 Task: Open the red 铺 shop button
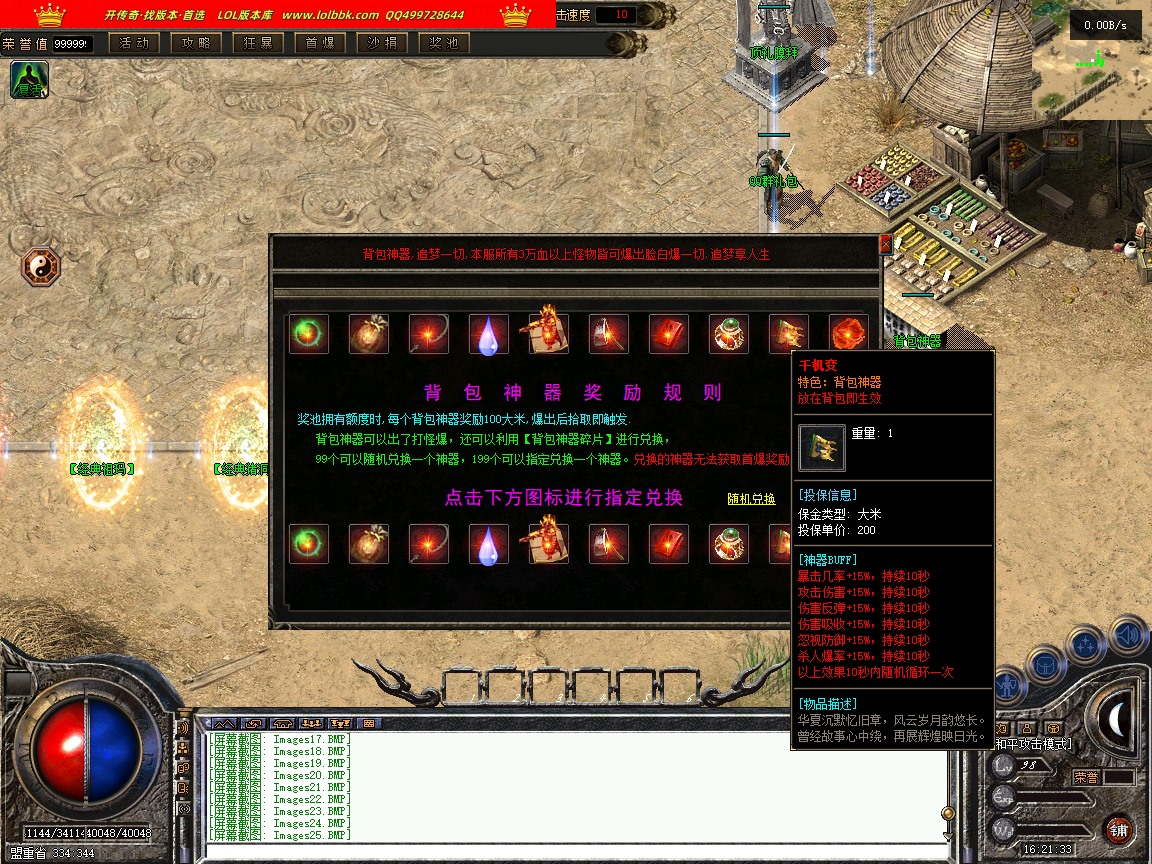(x=1118, y=829)
